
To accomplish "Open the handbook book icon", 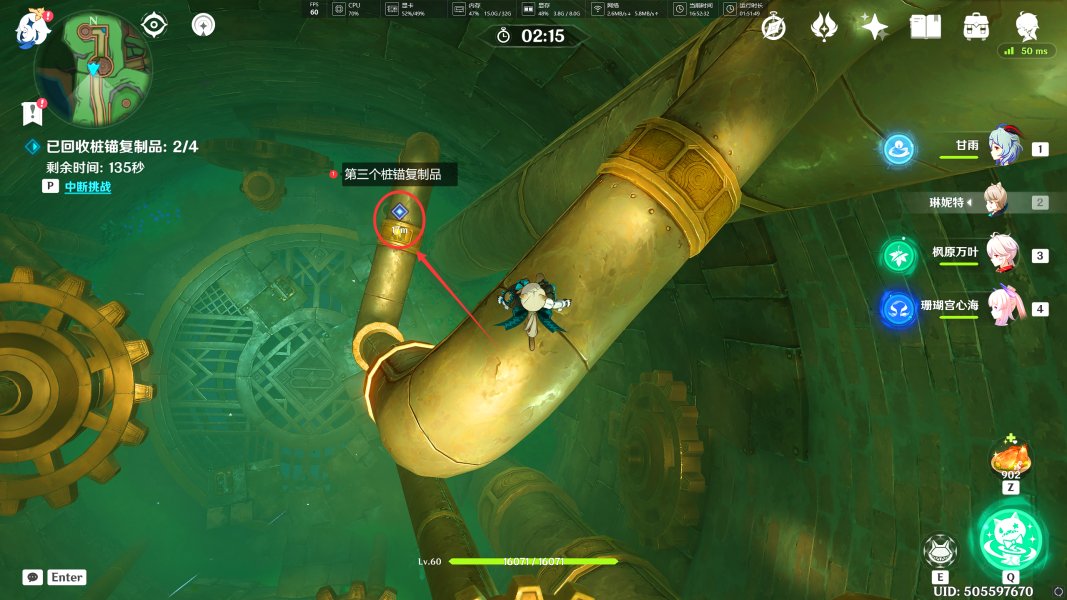I will (925, 27).
